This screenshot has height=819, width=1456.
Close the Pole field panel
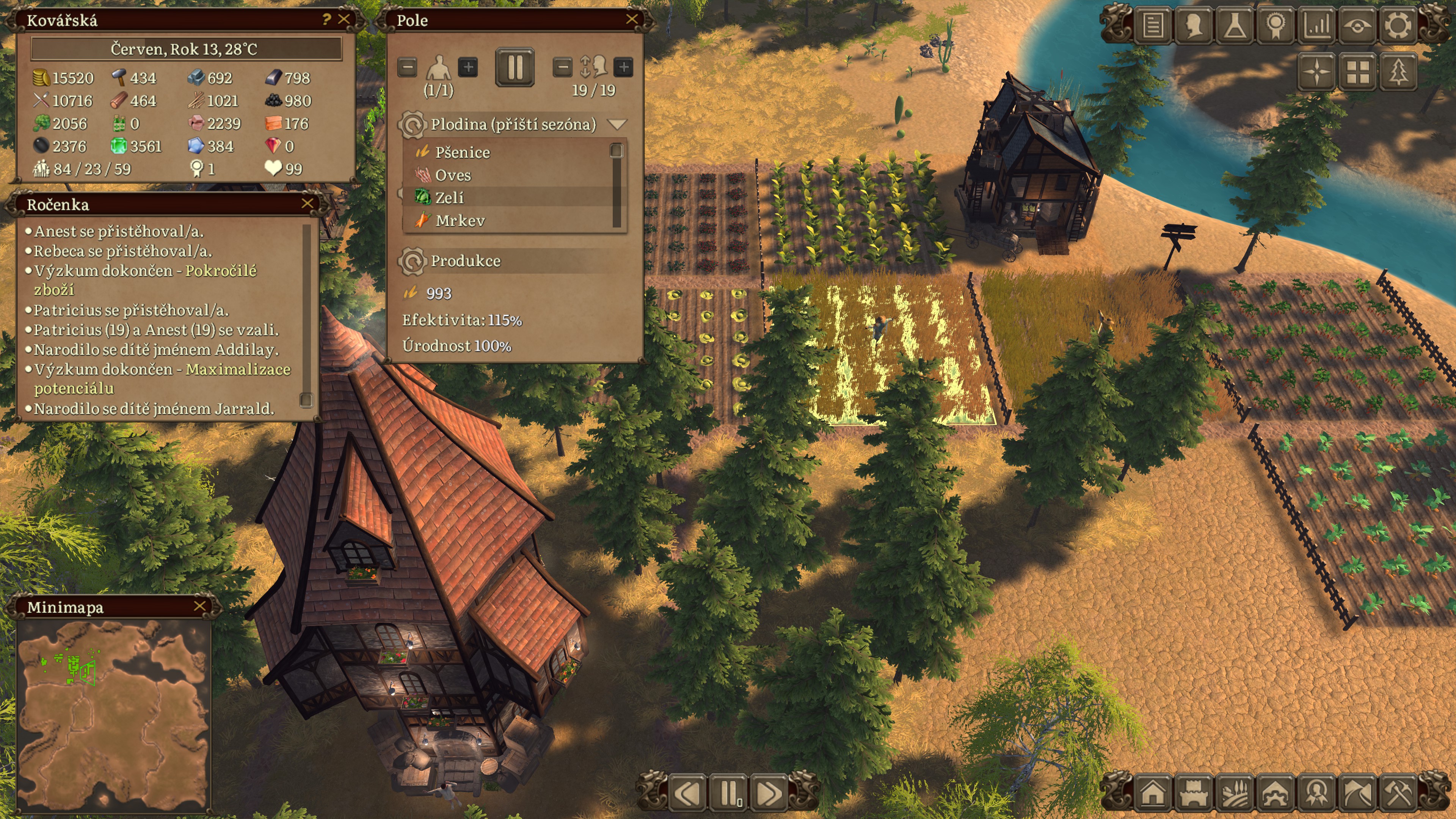click(631, 20)
